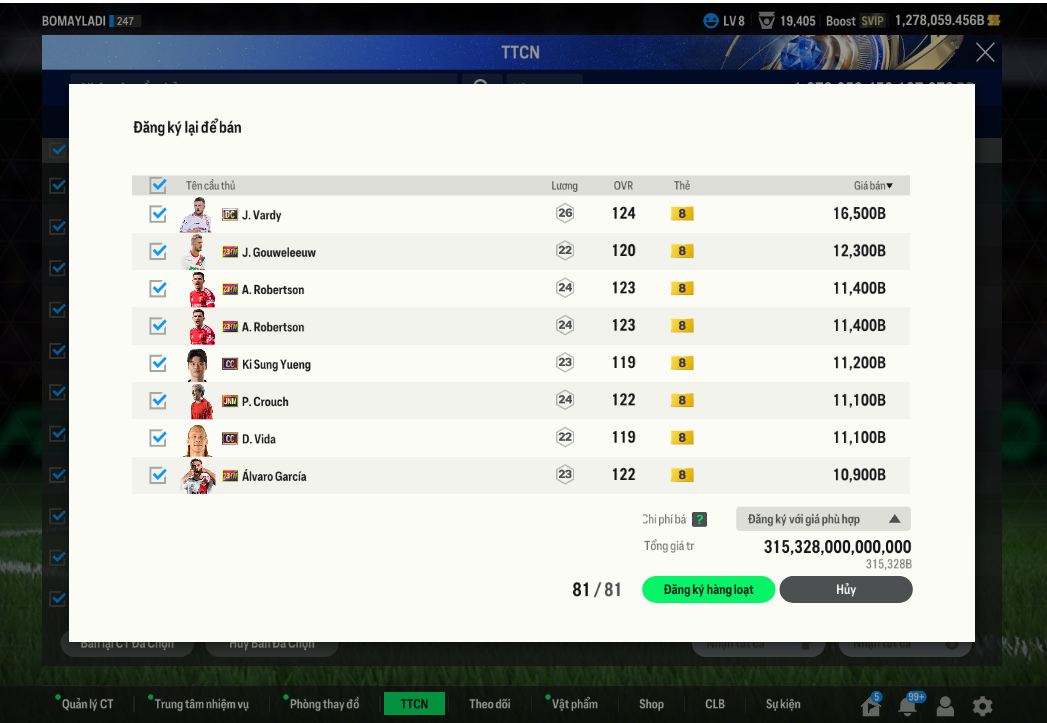
Task: Close the TTCN window with the X
Action: tap(985, 53)
